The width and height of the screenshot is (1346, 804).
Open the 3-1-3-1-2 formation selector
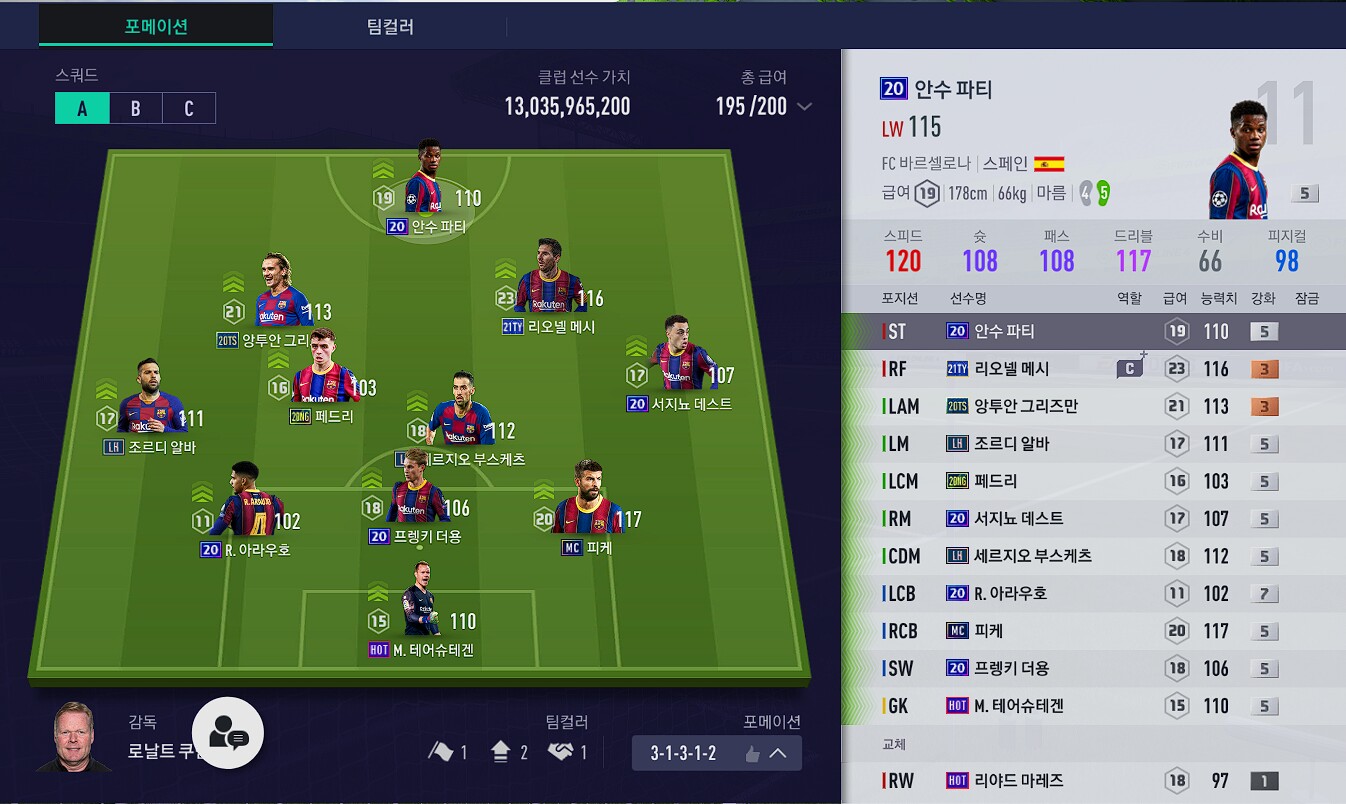click(x=716, y=753)
